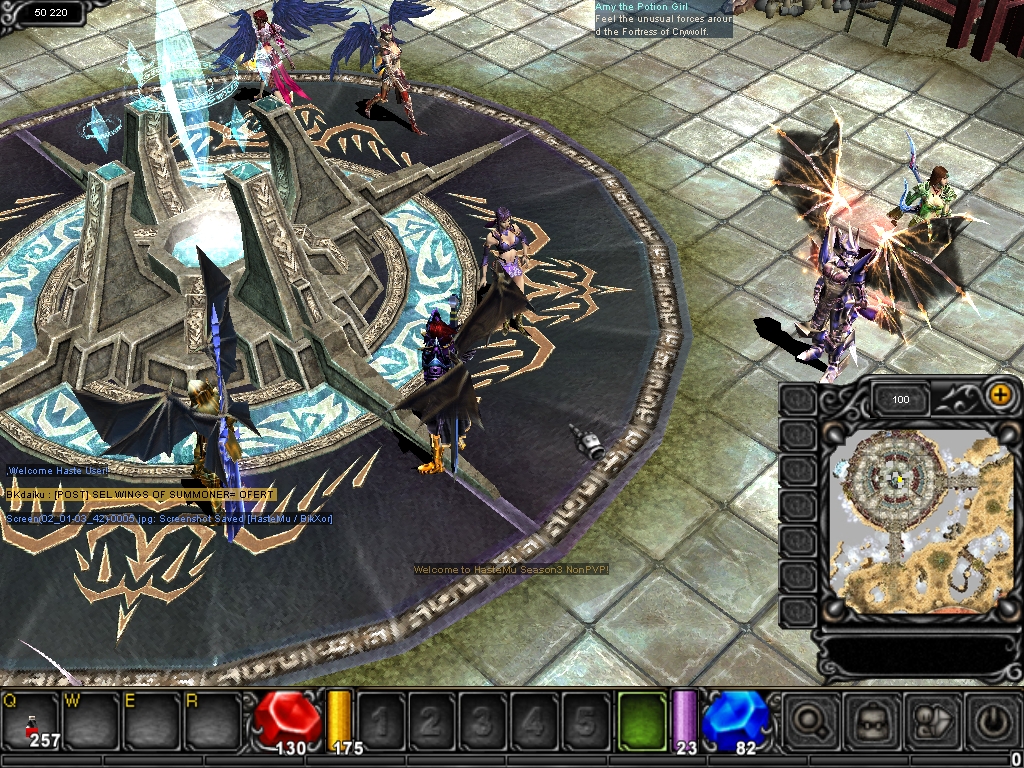The image size is (1024, 768).
Task: Select the empty E hotkey slot
Action: tap(150, 719)
